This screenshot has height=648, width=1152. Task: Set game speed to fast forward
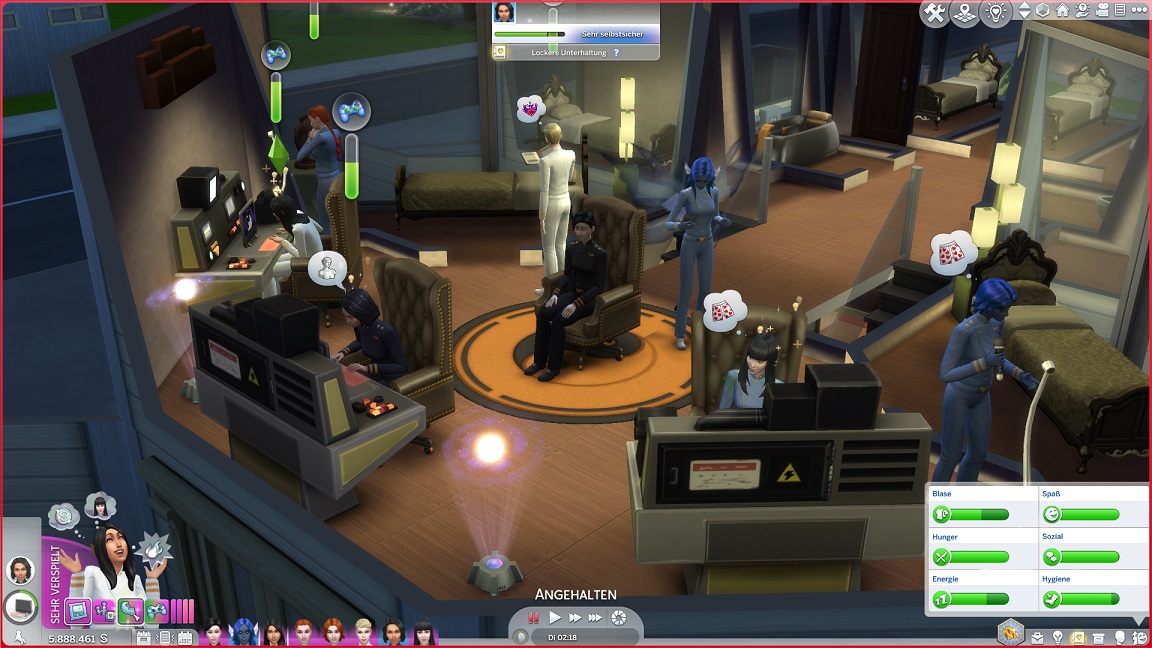point(575,618)
